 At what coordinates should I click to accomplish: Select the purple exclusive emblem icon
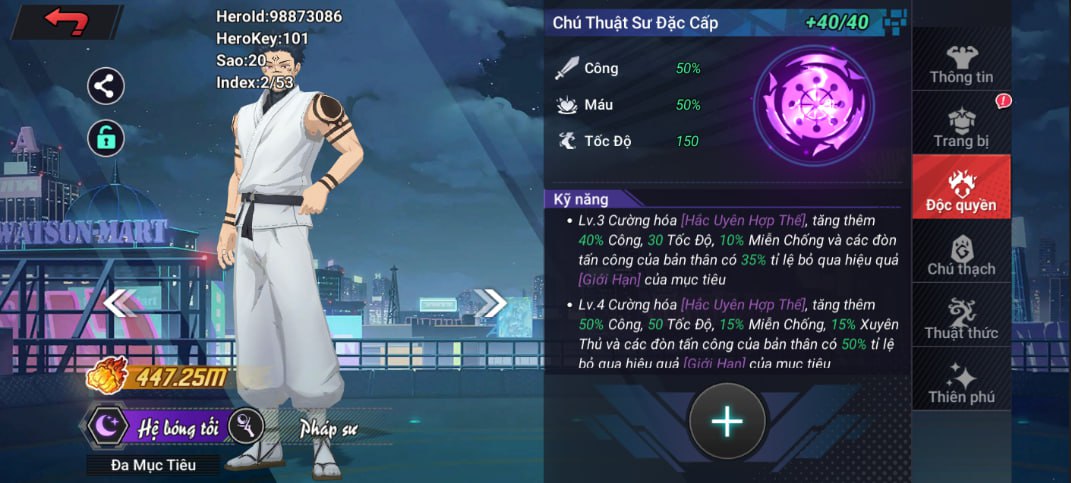pos(813,106)
